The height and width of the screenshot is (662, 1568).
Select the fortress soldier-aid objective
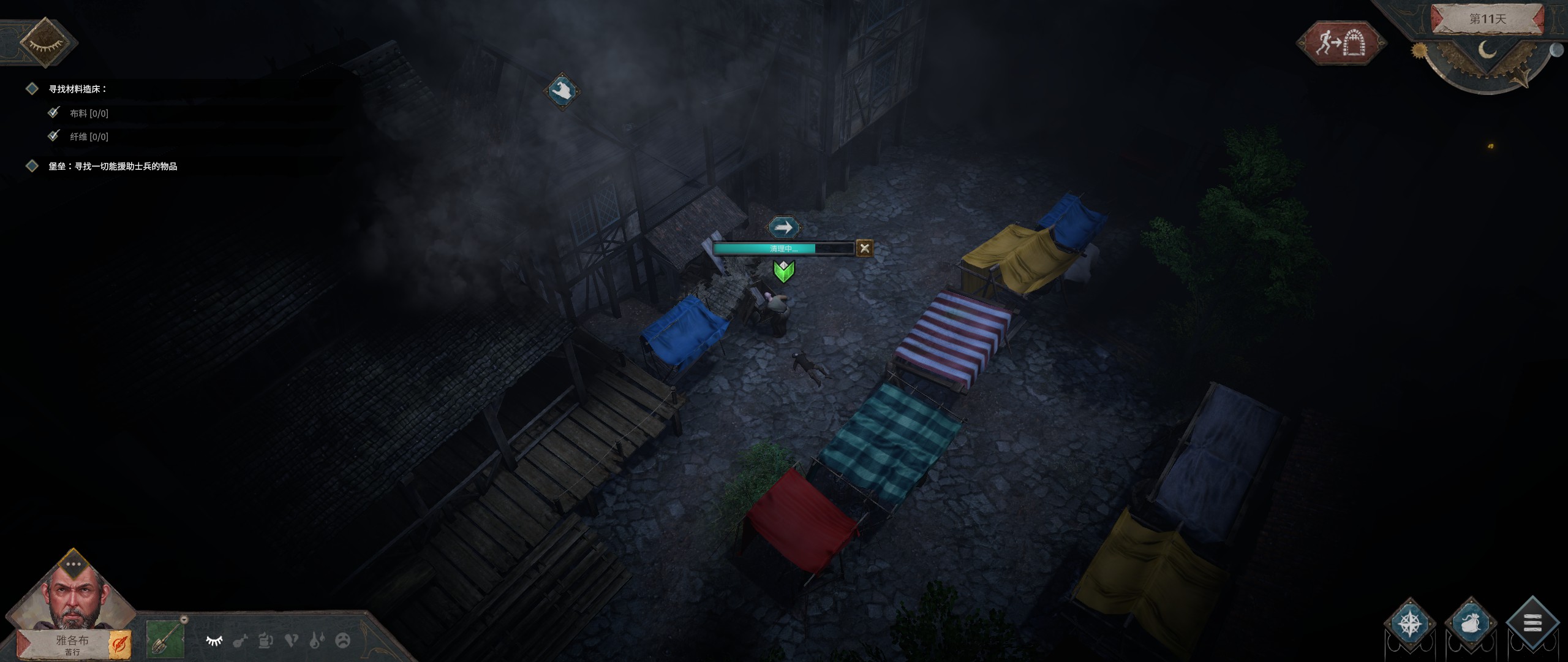tap(113, 167)
